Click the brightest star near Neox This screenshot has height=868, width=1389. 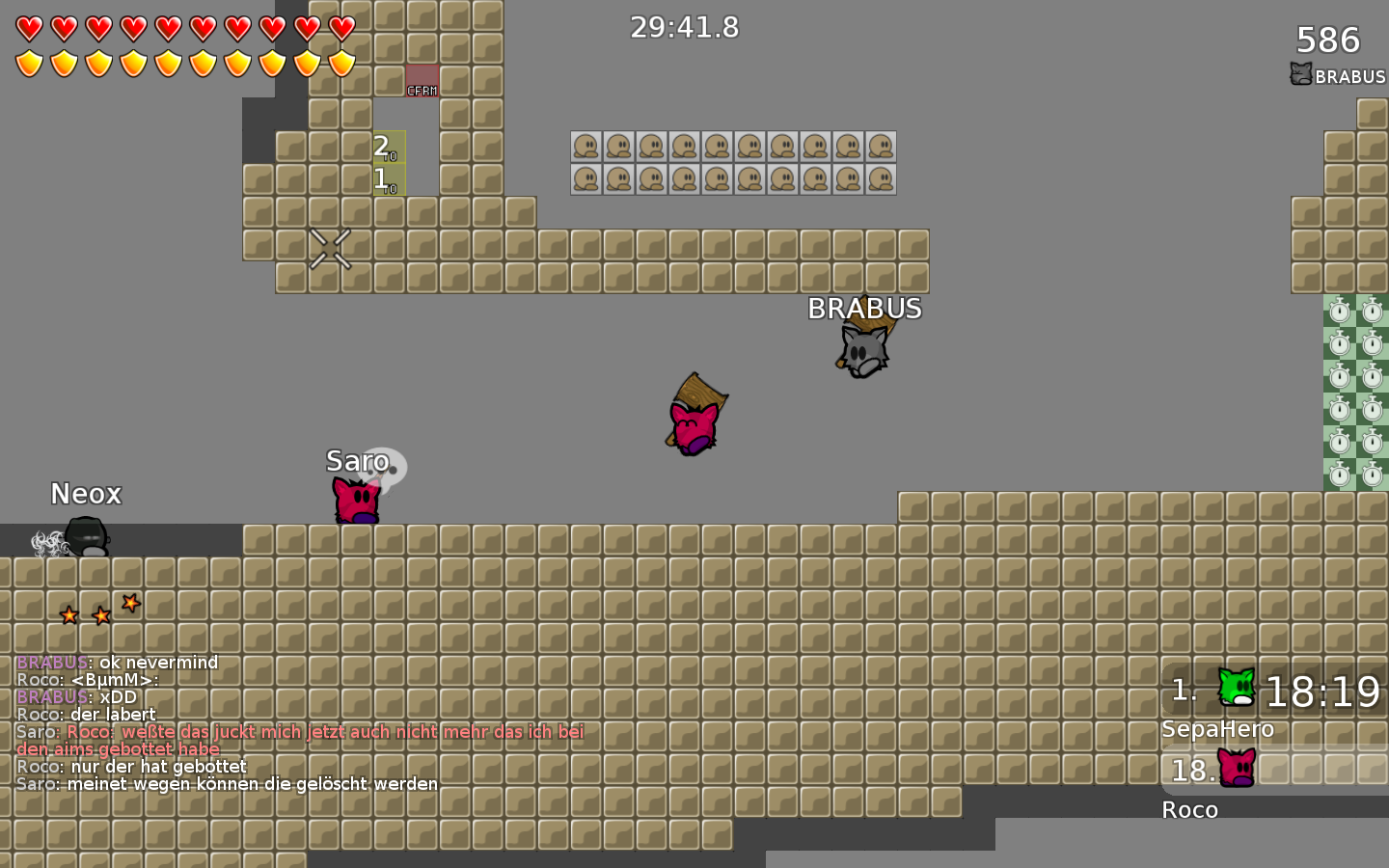[130, 603]
